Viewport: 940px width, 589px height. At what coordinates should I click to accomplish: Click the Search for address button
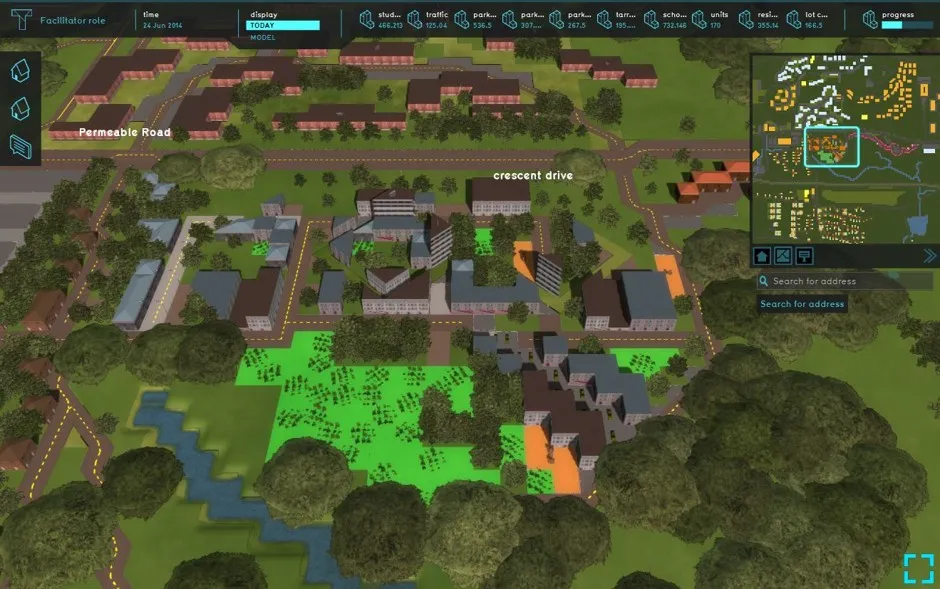click(x=802, y=304)
